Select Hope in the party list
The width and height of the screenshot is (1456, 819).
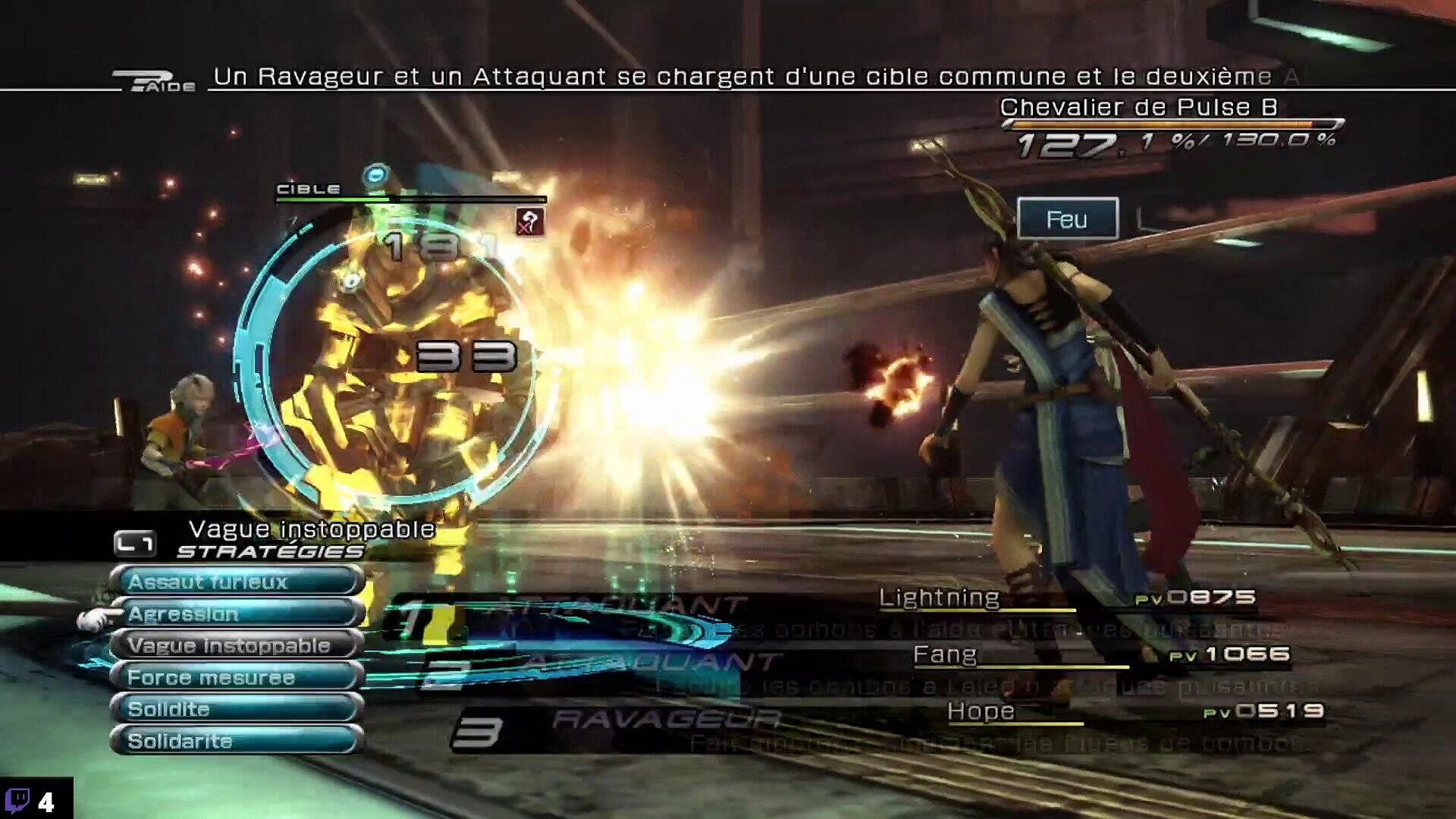coord(981,711)
